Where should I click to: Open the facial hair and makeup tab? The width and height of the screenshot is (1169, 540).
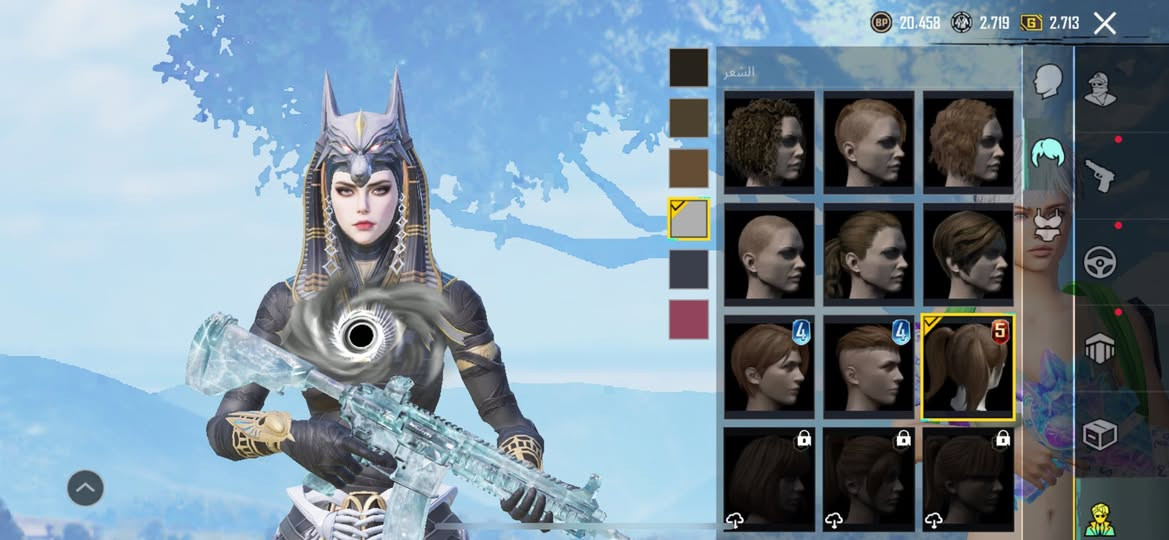(x=1047, y=224)
